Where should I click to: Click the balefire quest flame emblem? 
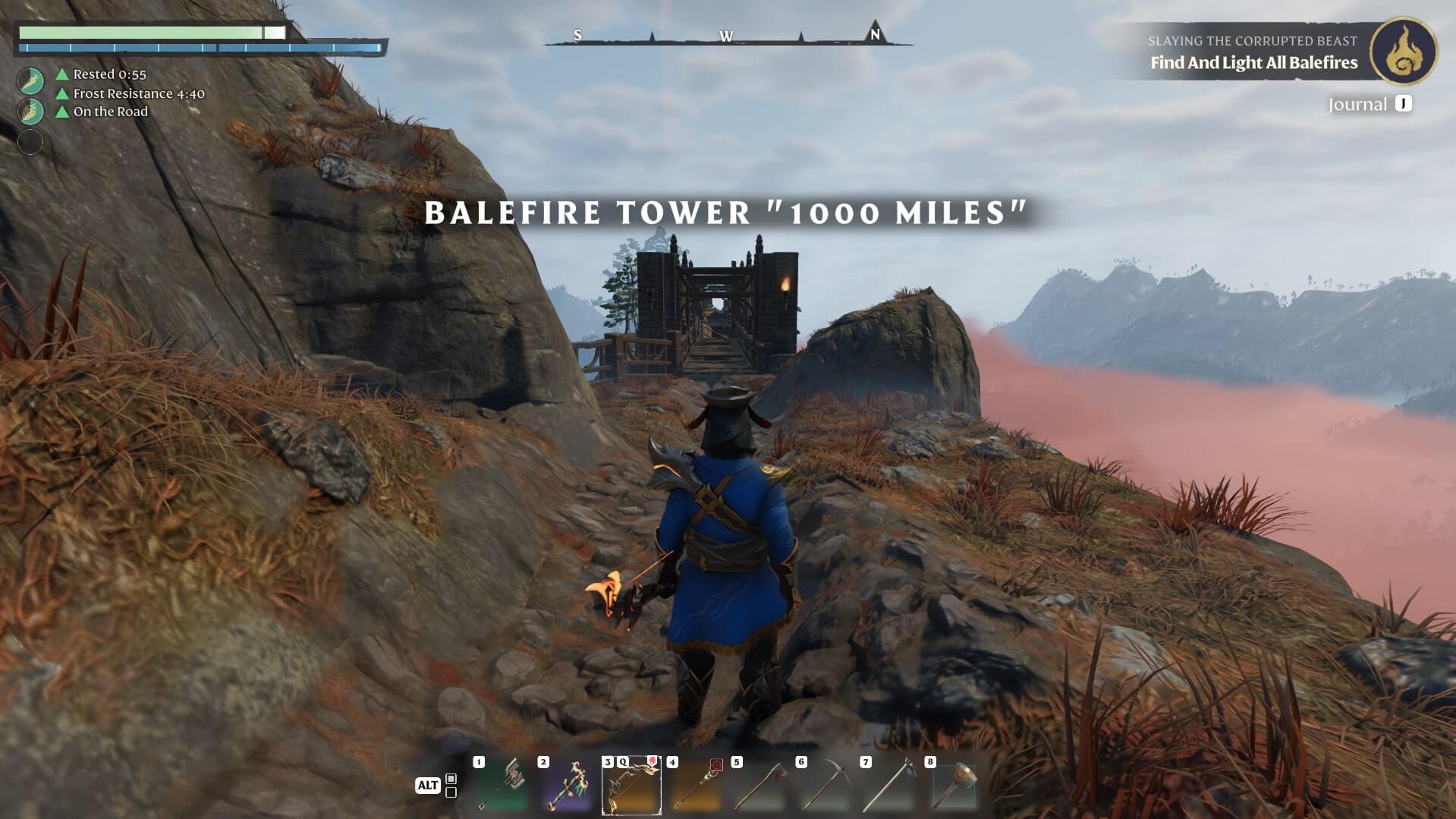coord(1404,51)
